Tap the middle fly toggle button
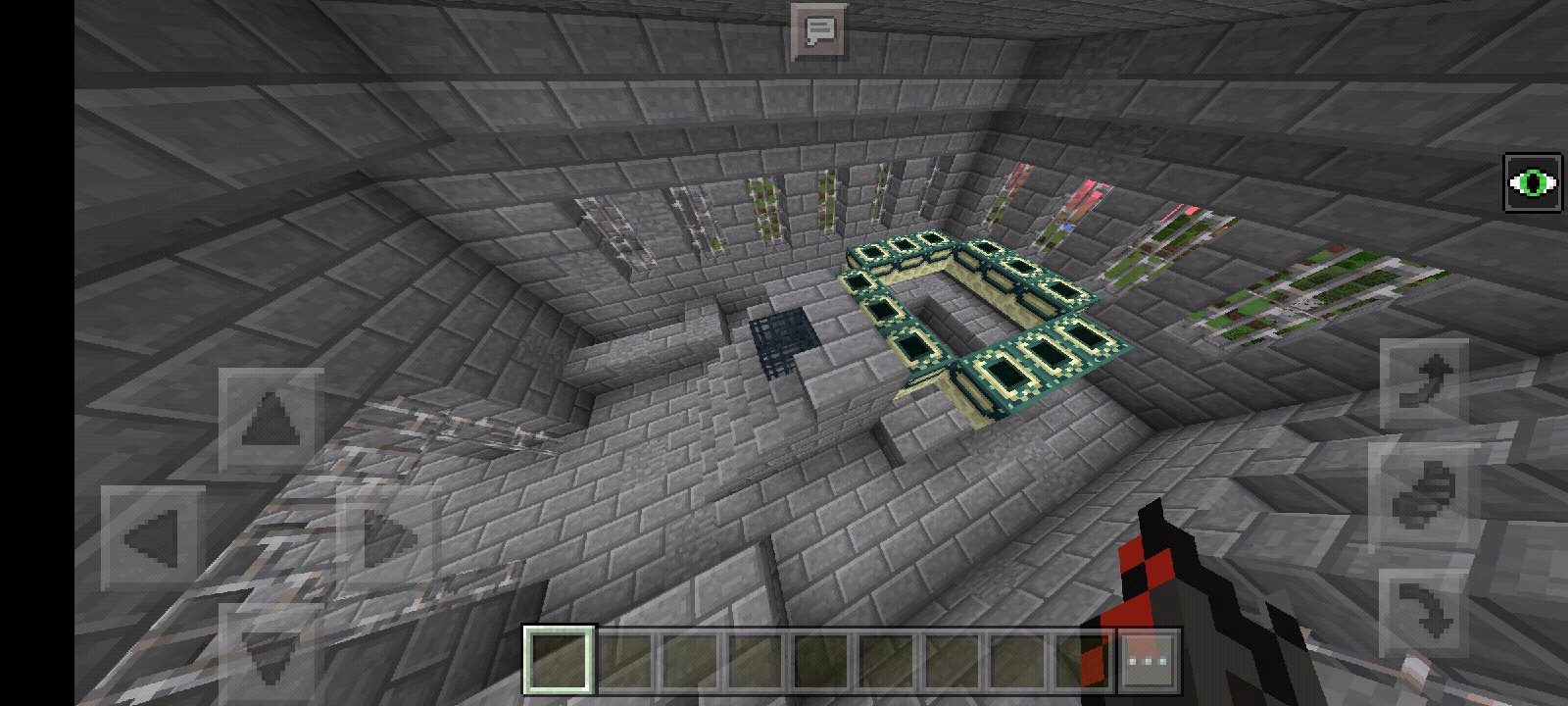Image resolution: width=1568 pixels, height=706 pixels. (1423, 497)
